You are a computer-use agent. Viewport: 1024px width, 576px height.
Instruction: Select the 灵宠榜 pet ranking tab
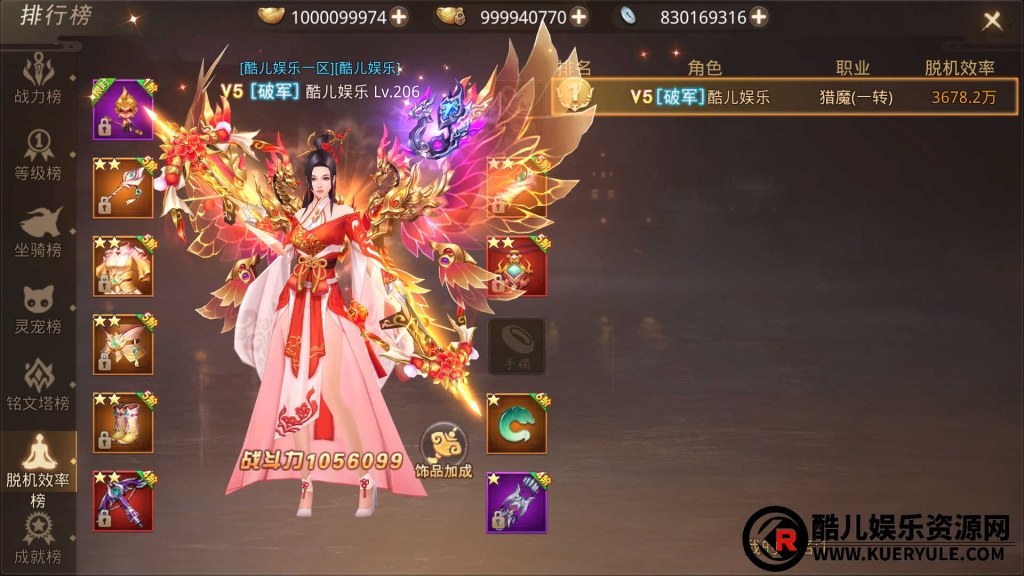(x=37, y=310)
